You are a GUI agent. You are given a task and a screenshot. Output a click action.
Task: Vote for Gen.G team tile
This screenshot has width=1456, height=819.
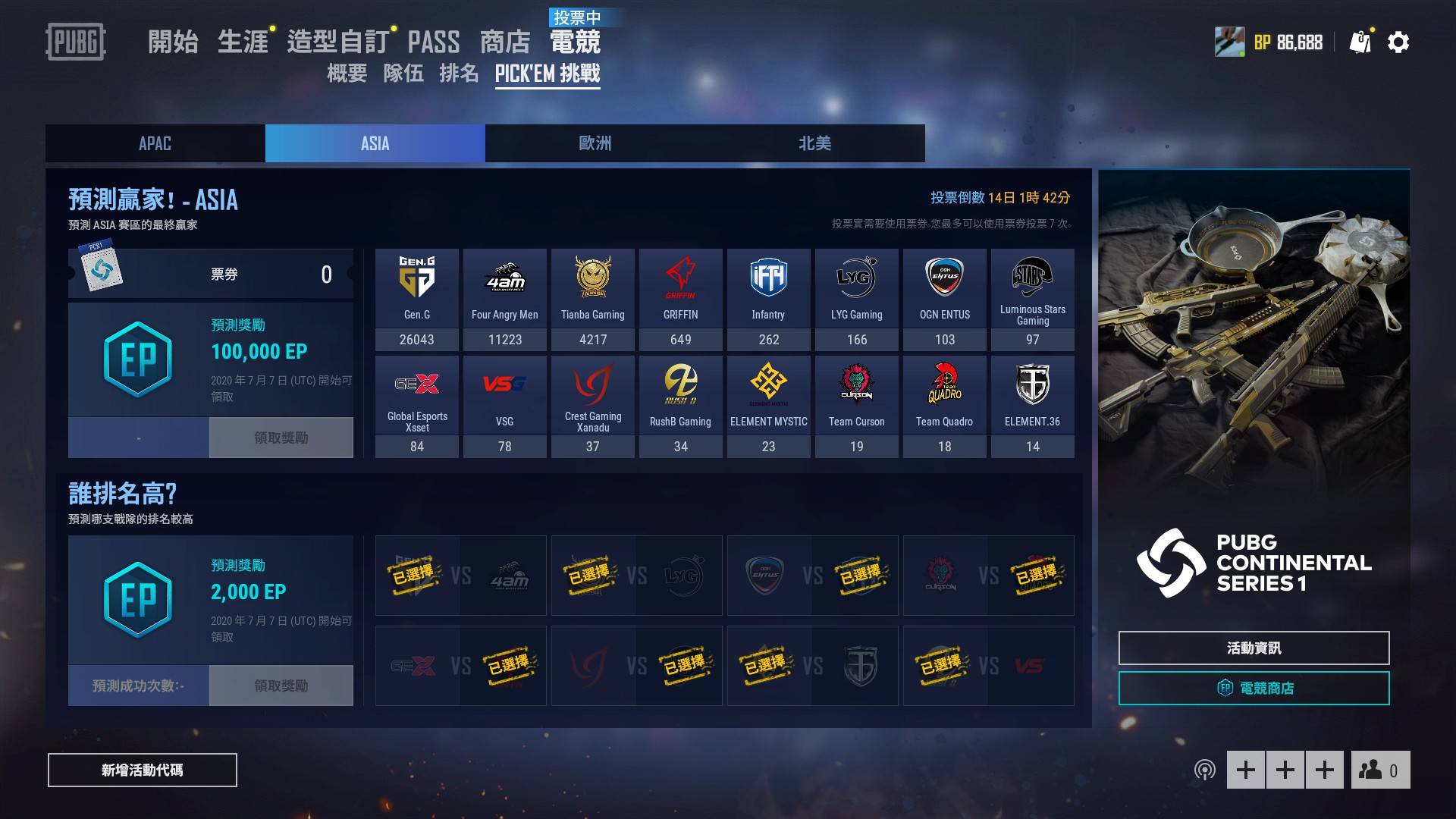pyautogui.click(x=416, y=299)
